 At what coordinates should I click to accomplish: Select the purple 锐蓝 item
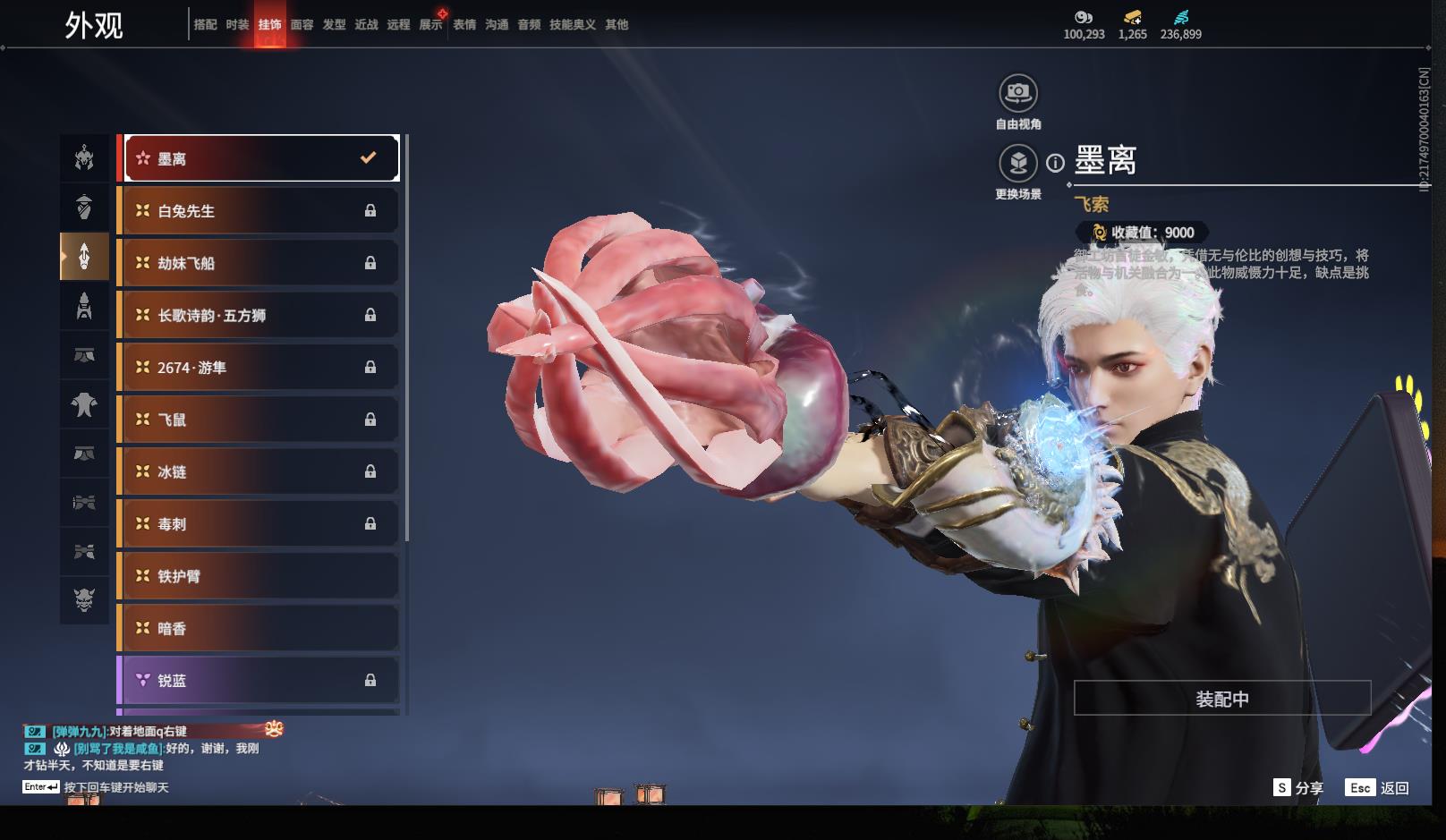(x=259, y=681)
